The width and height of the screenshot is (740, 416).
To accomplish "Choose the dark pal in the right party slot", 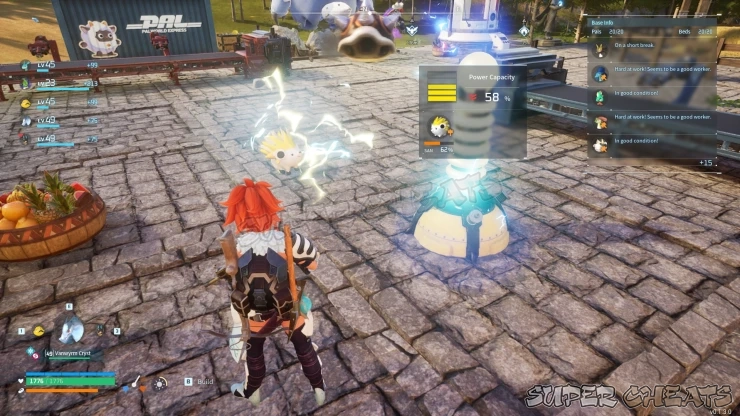I will (99, 329).
